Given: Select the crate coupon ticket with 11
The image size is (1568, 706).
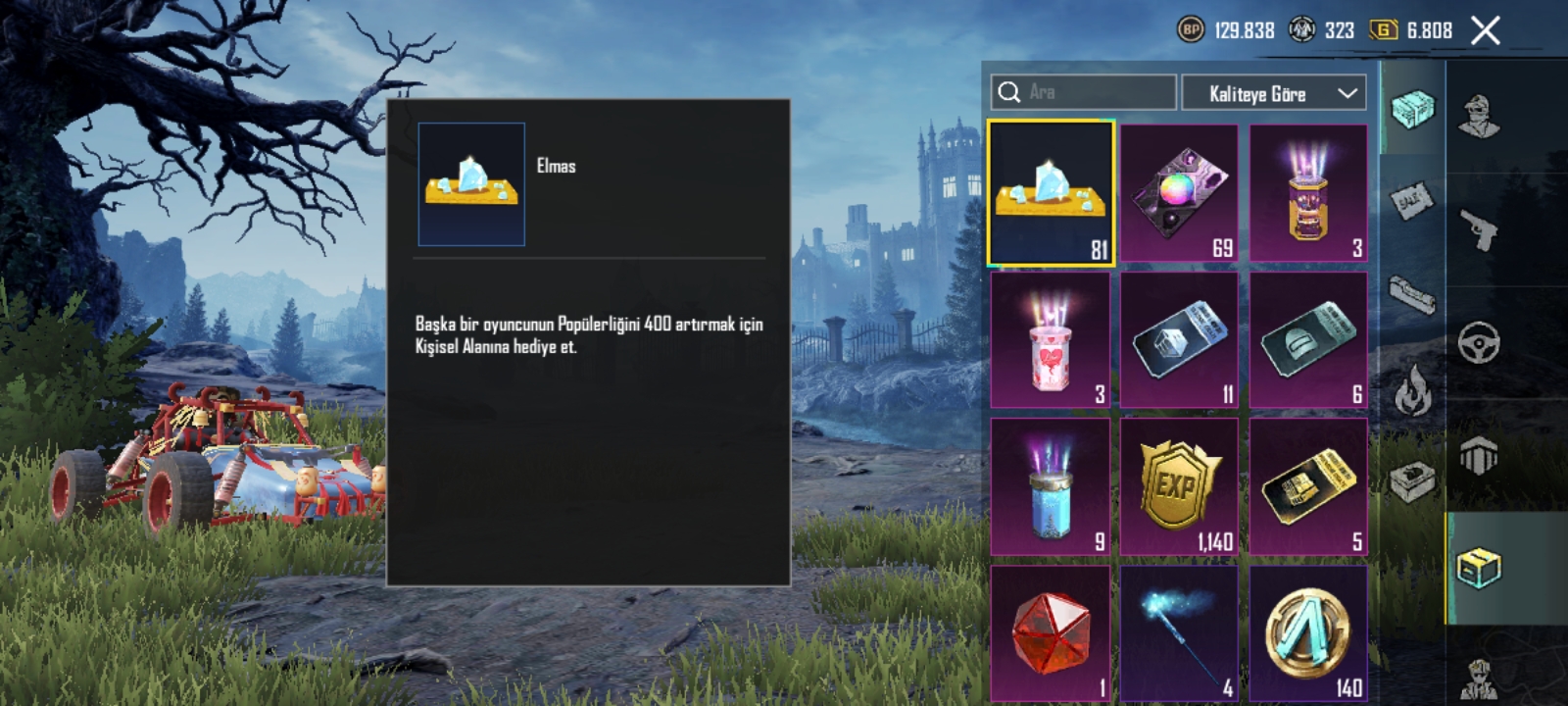Looking at the screenshot, I should coord(1179,339).
